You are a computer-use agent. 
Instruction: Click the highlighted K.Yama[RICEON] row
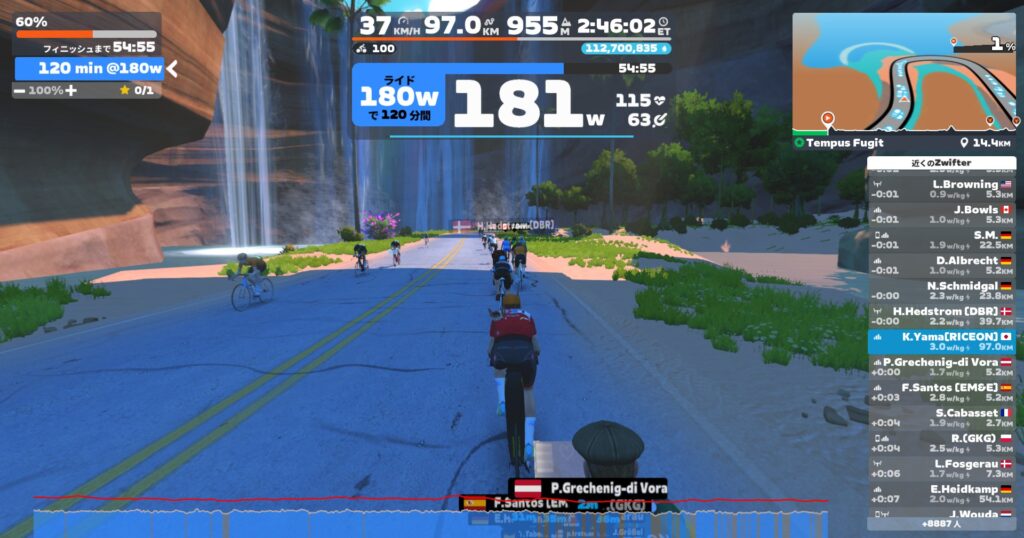pyautogui.click(x=941, y=341)
